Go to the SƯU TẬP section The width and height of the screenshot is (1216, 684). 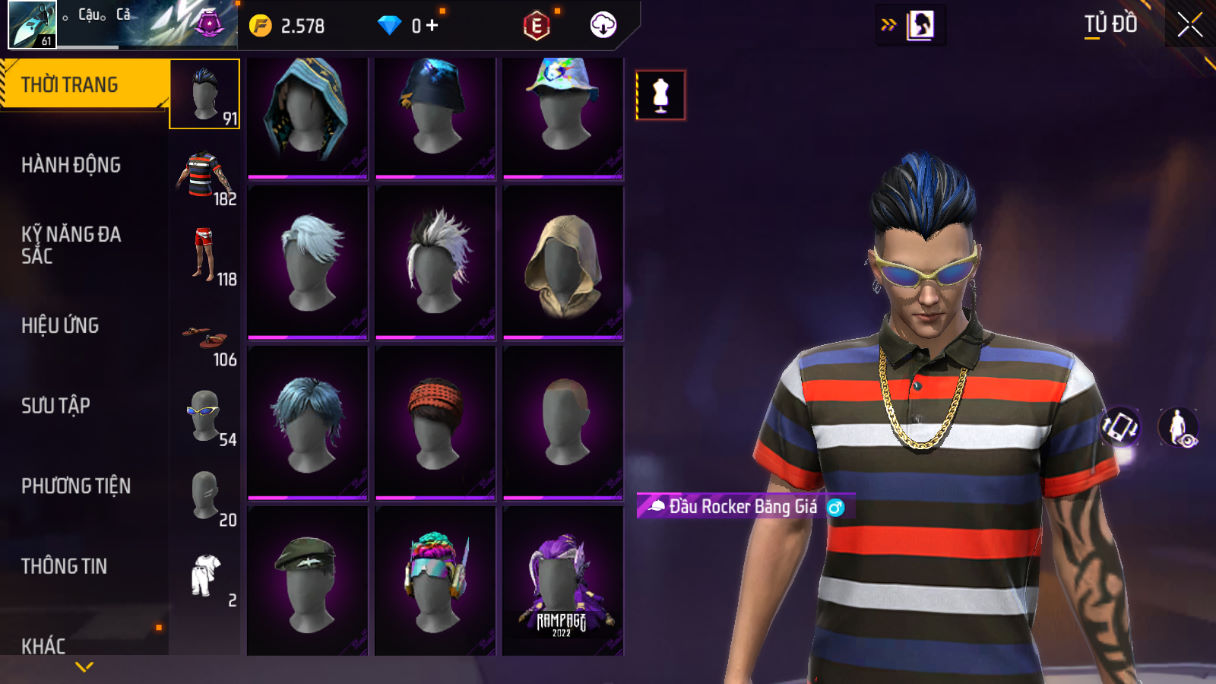(x=56, y=406)
